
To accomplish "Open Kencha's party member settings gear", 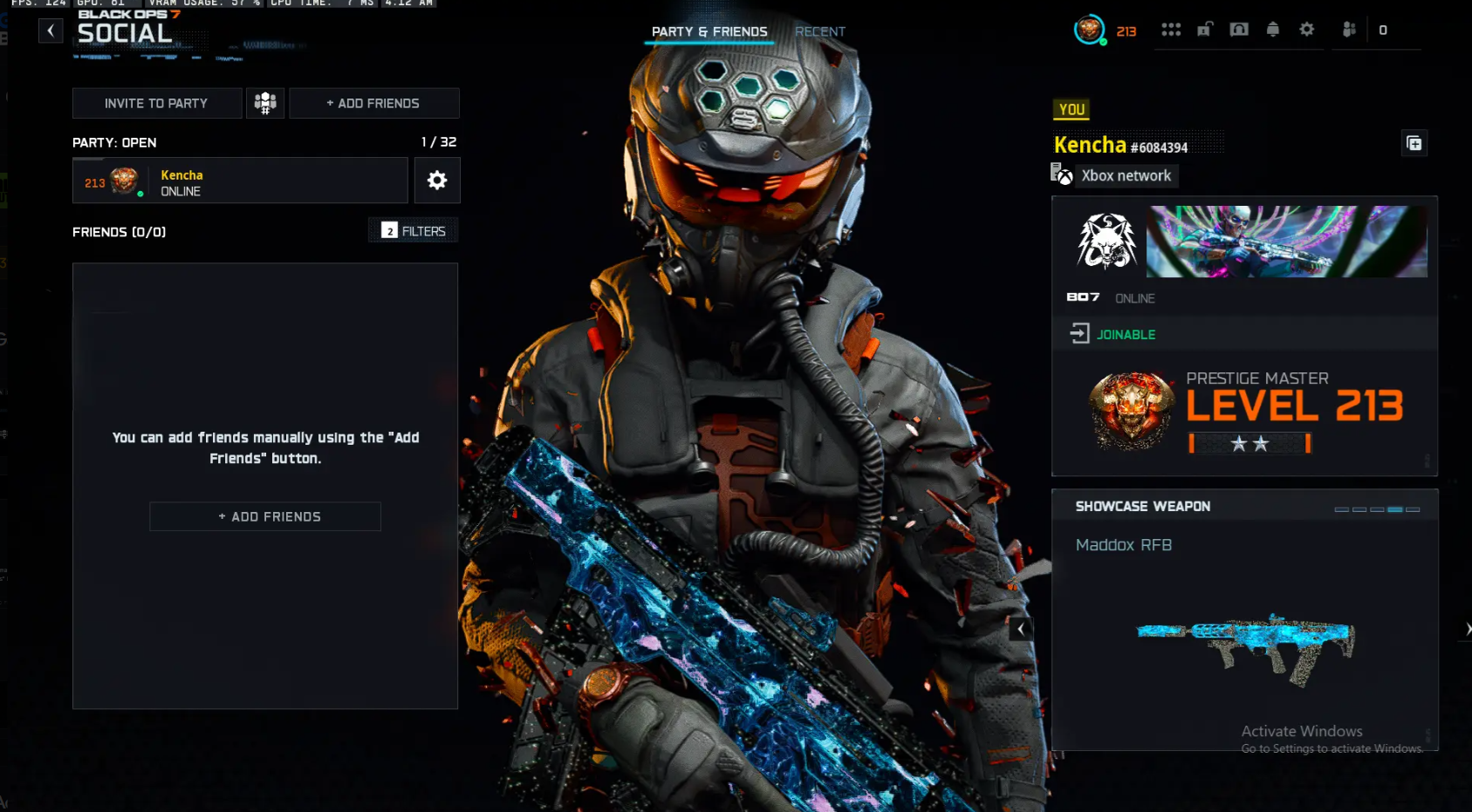I will (x=437, y=180).
